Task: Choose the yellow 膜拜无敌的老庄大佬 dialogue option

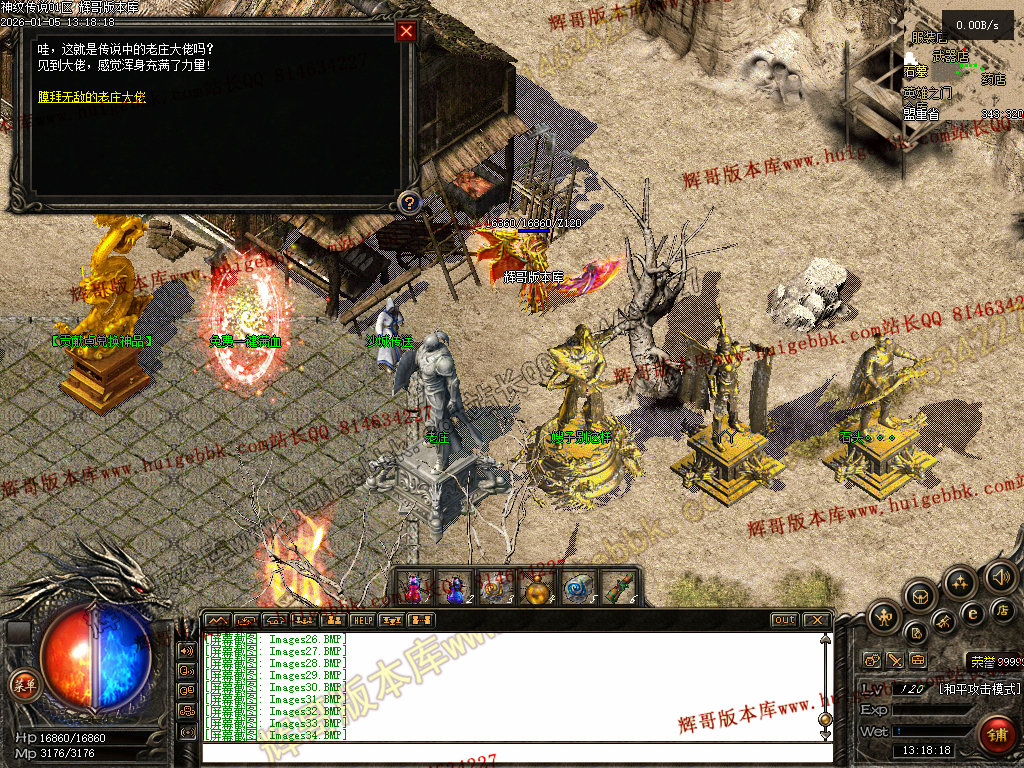Action: click(x=91, y=97)
